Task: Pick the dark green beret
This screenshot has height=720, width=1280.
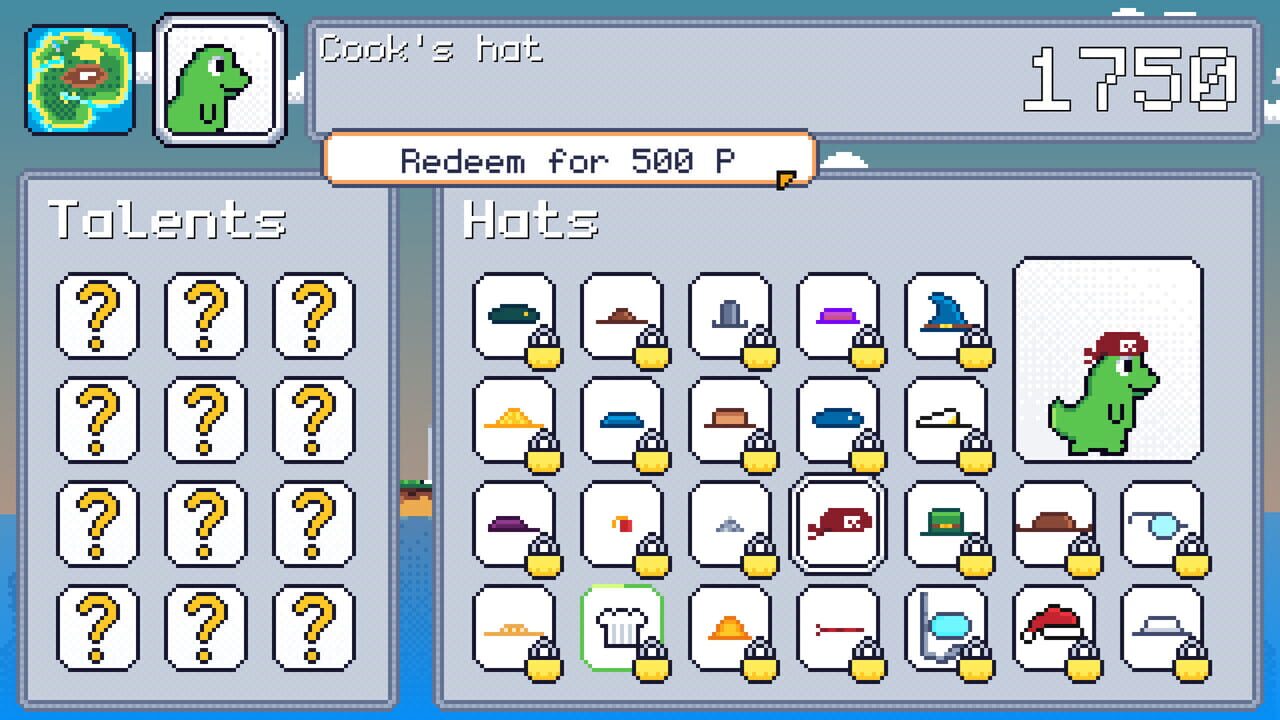Action: pyautogui.click(x=513, y=315)
